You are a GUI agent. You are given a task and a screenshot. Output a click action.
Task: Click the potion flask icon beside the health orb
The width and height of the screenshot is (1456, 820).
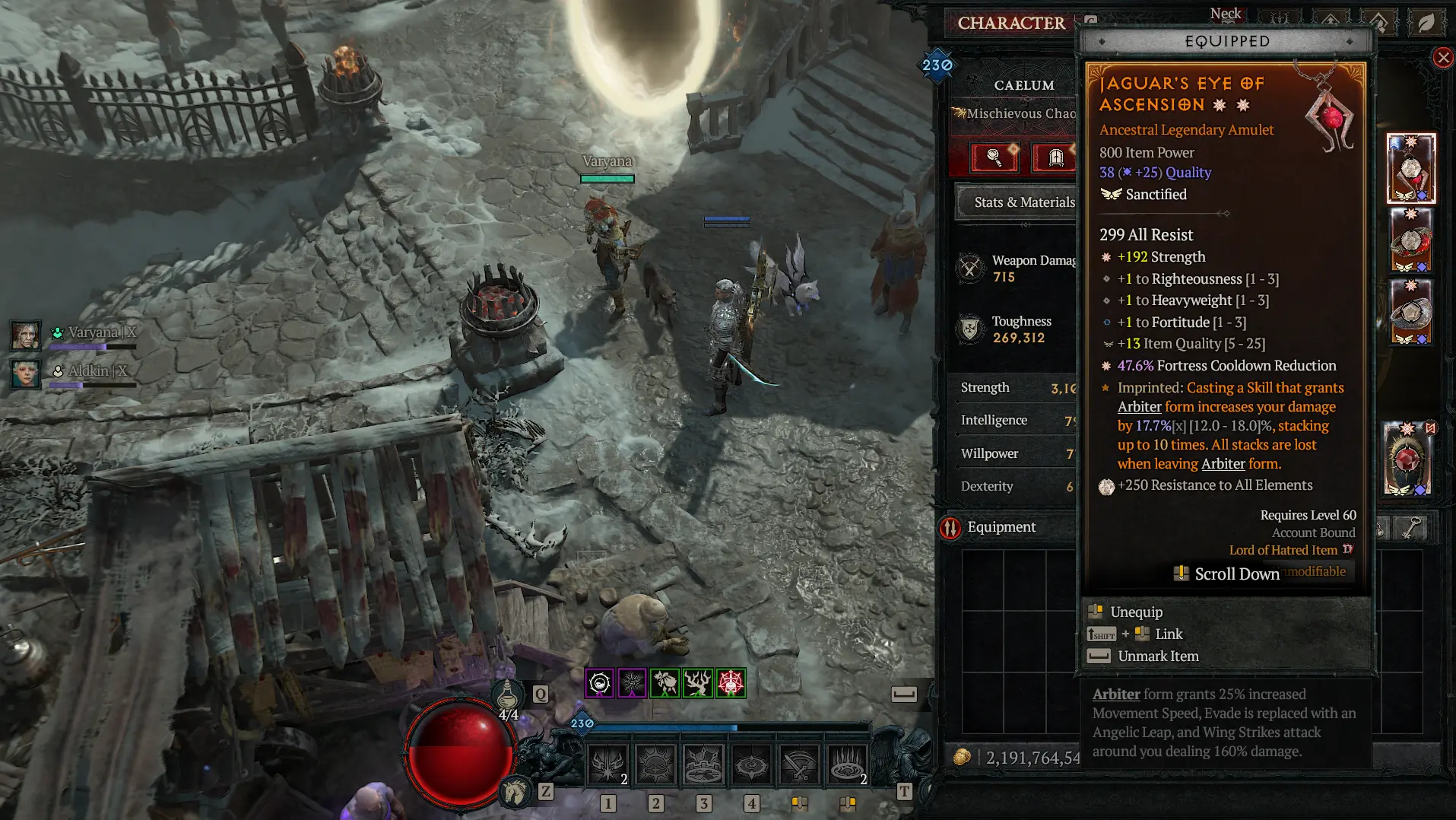506,694
